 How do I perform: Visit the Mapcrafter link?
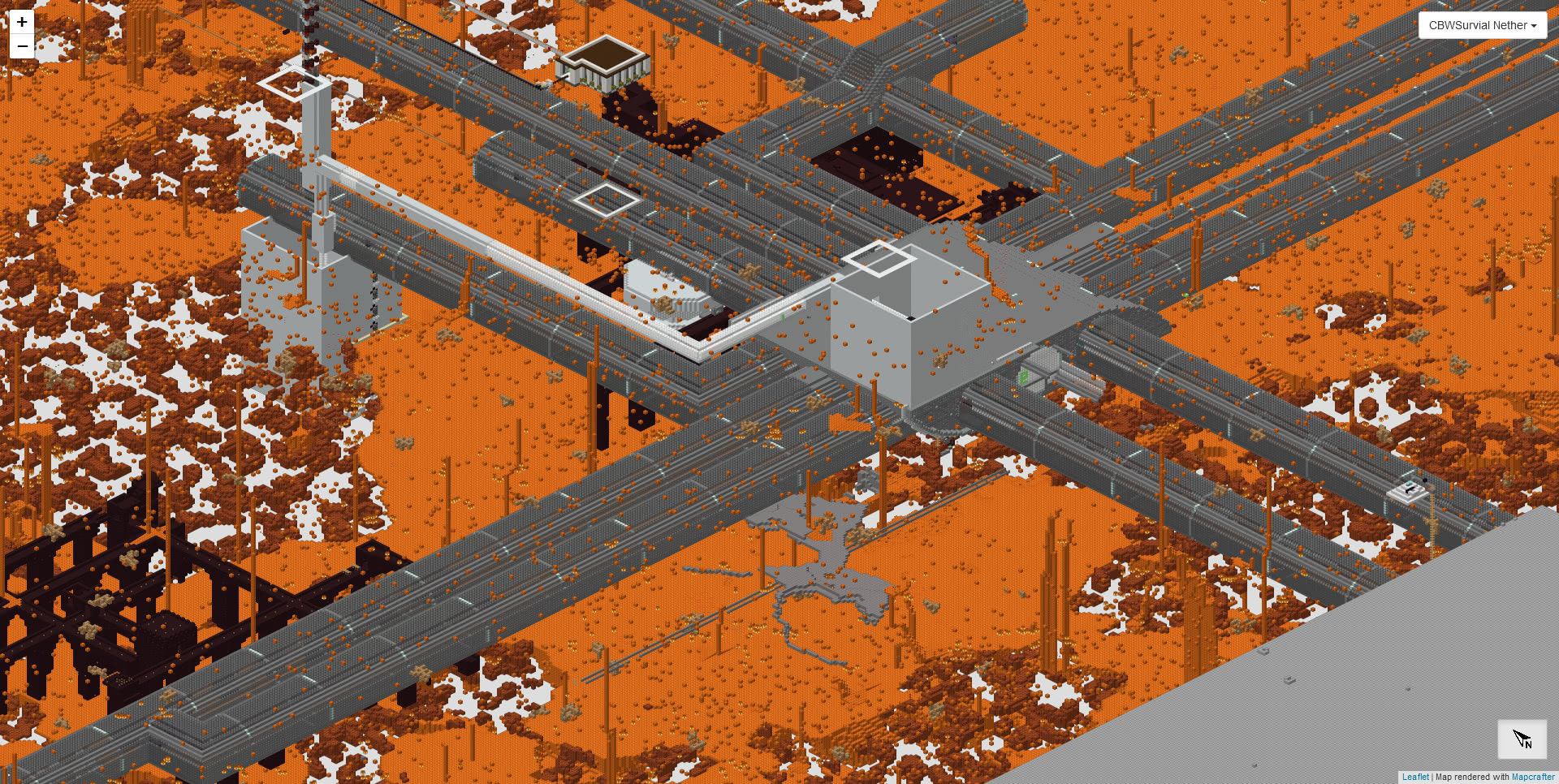pyautogui.click(x=1532, y=777)
